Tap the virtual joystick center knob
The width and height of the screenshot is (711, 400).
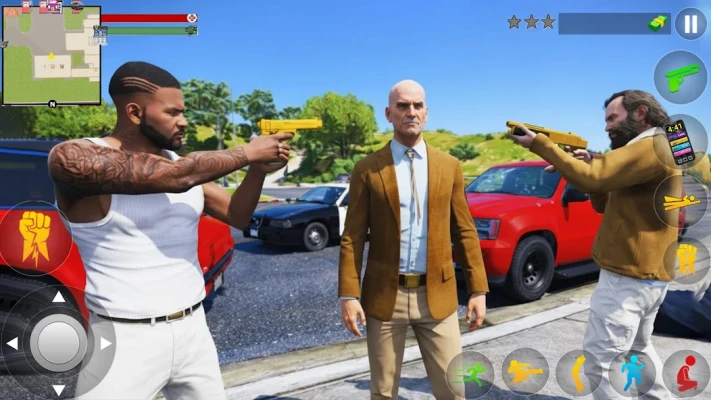point(58,342)
